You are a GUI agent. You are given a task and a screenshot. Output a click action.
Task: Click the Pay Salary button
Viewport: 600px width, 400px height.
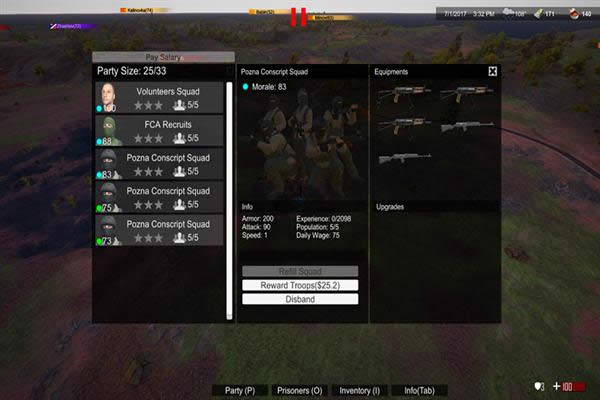(164, 57)
